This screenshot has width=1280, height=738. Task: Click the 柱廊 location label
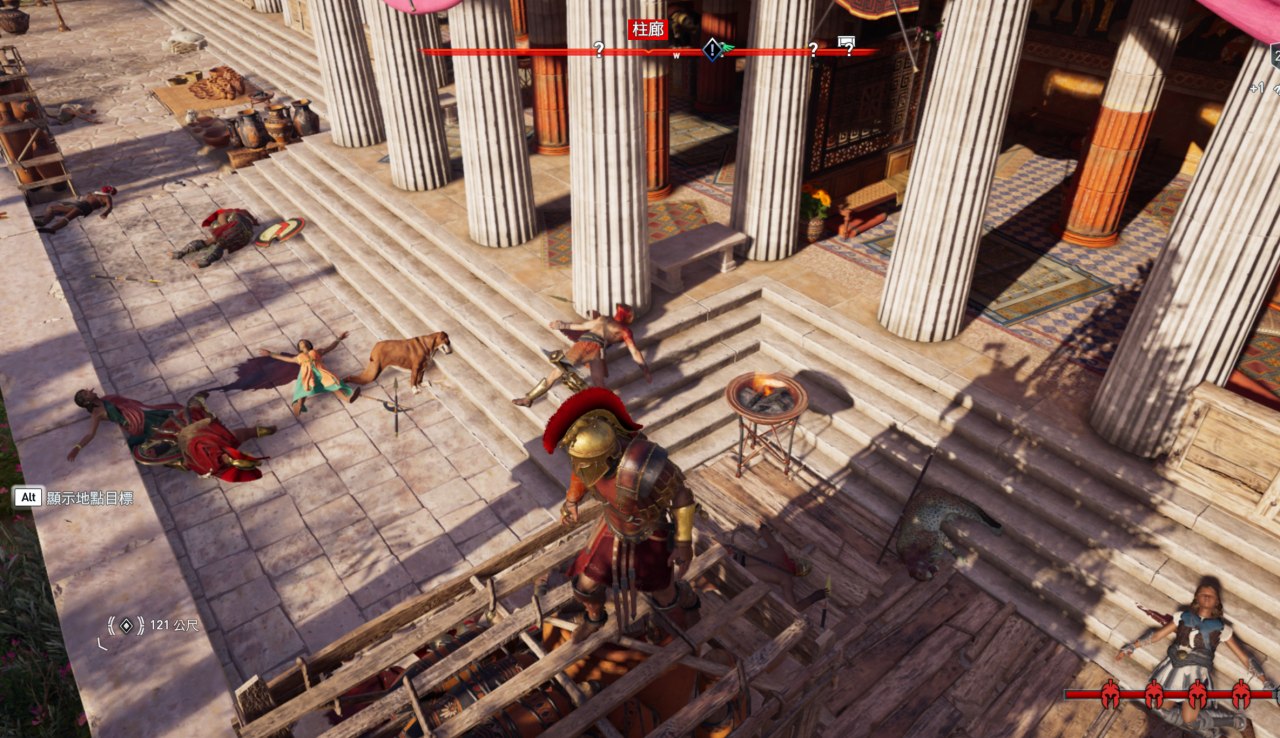[647, 29]
